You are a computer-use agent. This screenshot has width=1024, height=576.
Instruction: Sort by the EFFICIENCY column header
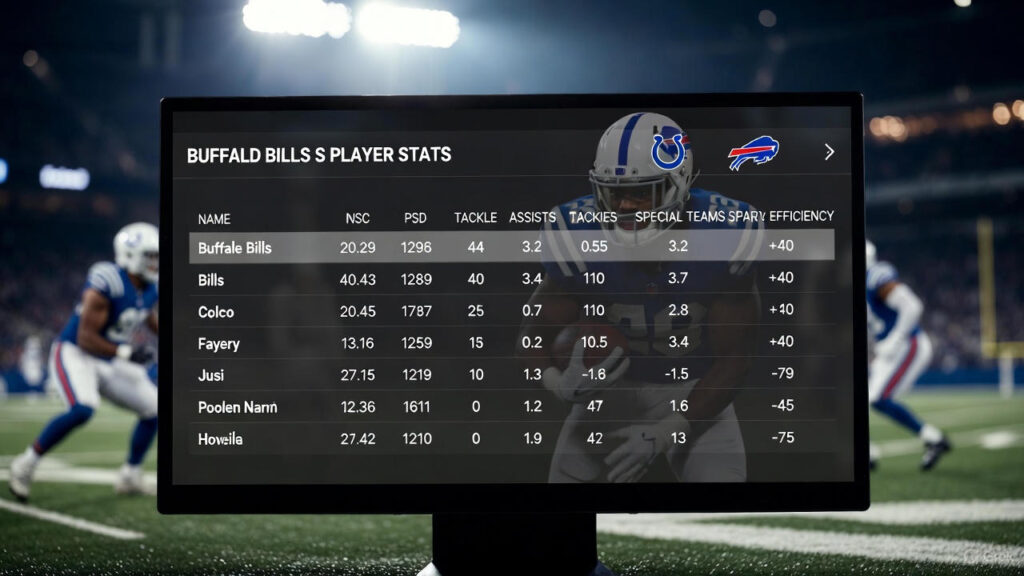(x=801, y=216)
